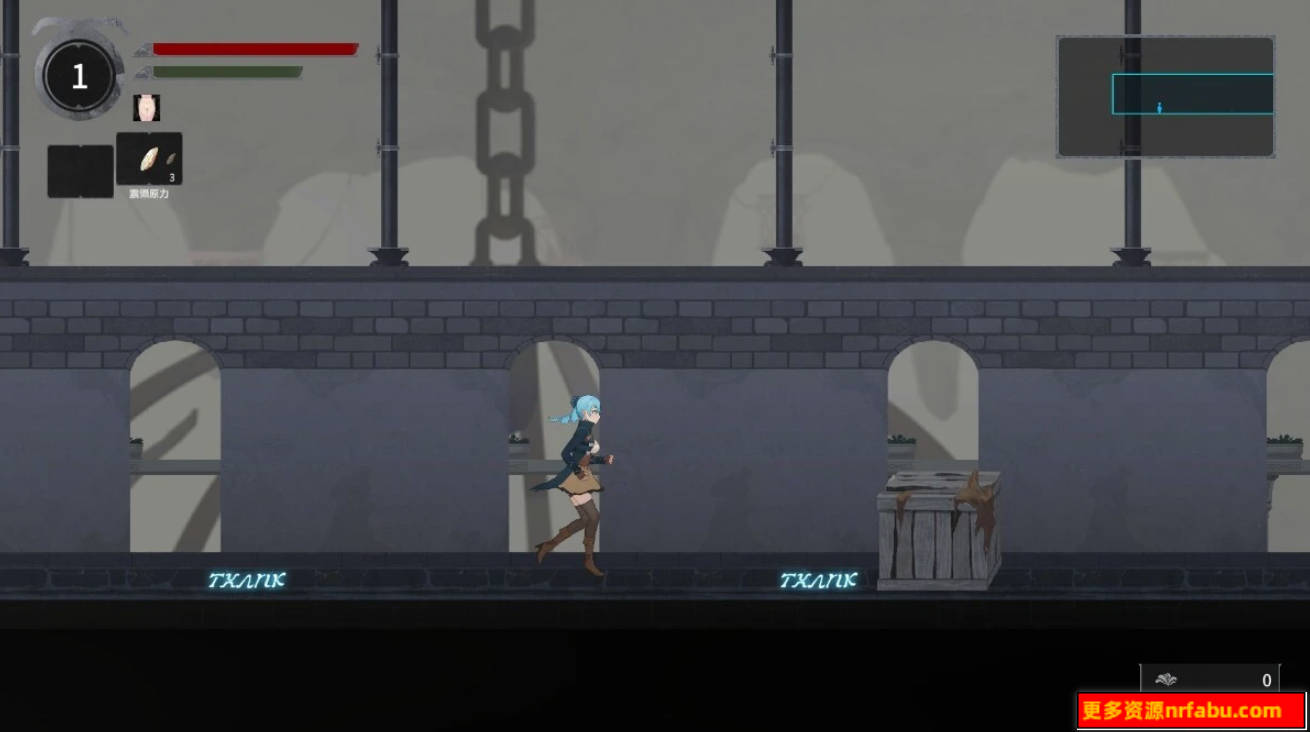Click the right glowing TXANK floor sign
Image resolution: width=1310 pixels, height=732 pixels.
tap(817, 577)
